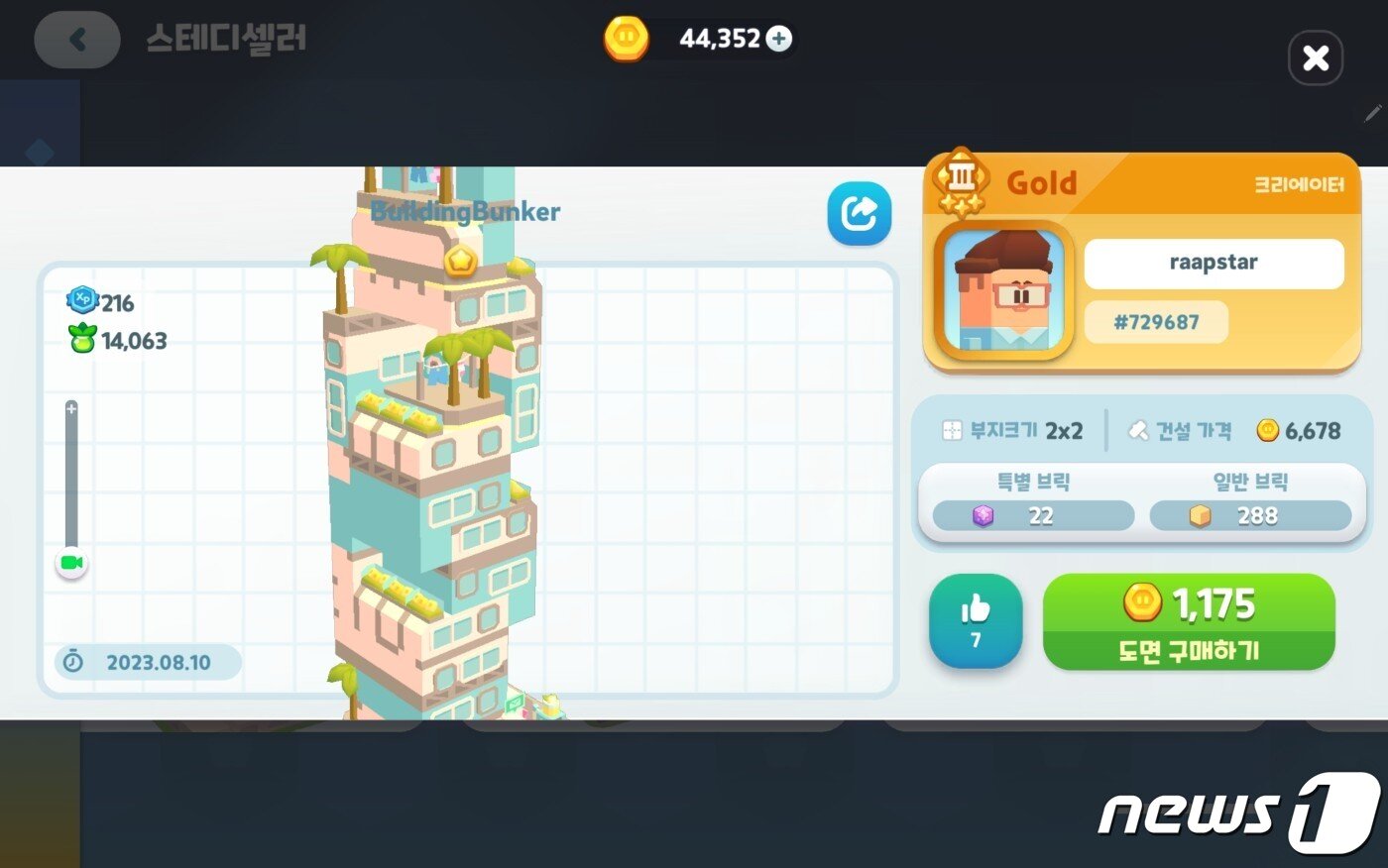Click the 스테디셀러 header title
This screenshot has height=868, width=1388.
[227, 39]
